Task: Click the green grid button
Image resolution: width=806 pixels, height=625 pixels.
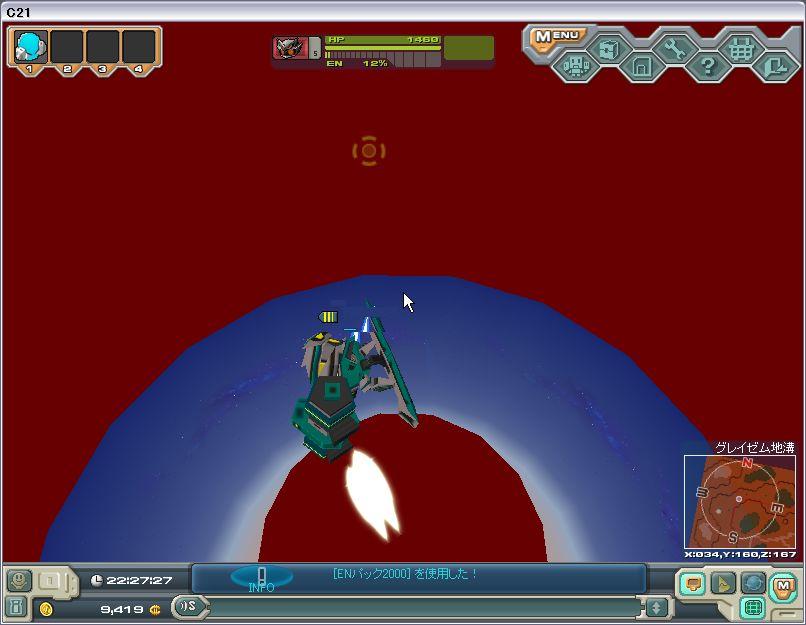Action: [752, 607]
